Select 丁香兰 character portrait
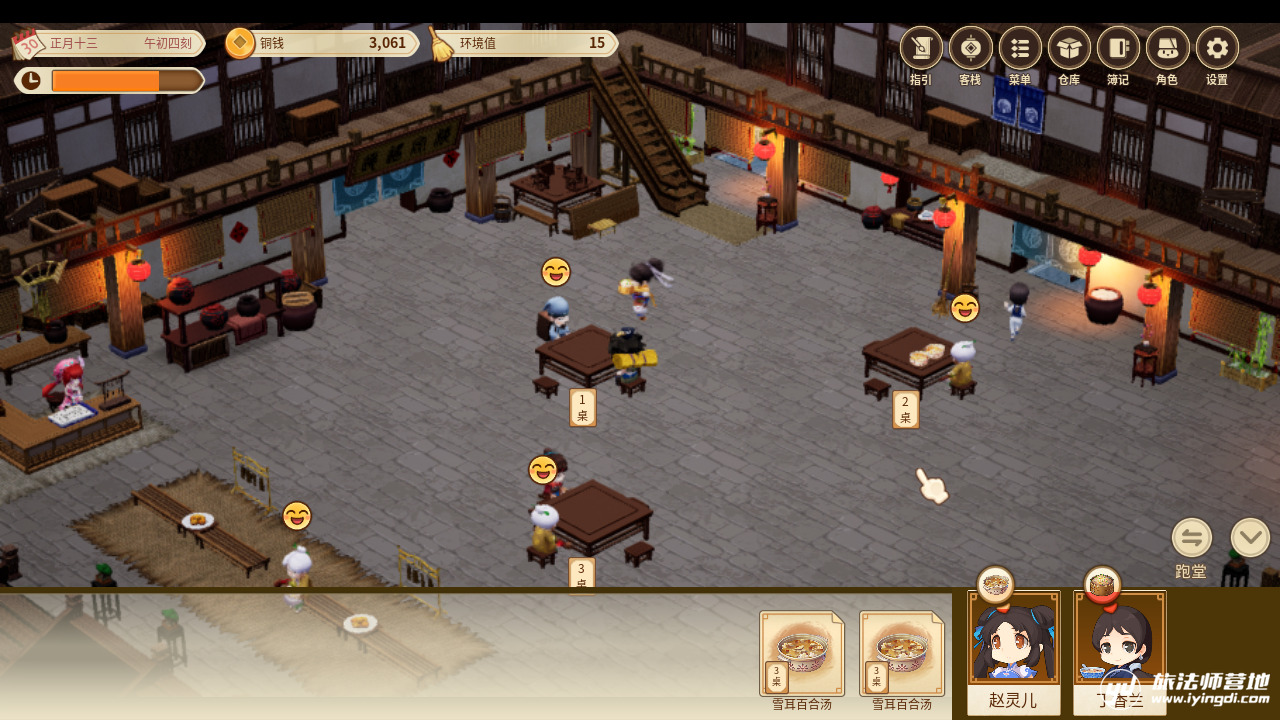 point(1120,640)
